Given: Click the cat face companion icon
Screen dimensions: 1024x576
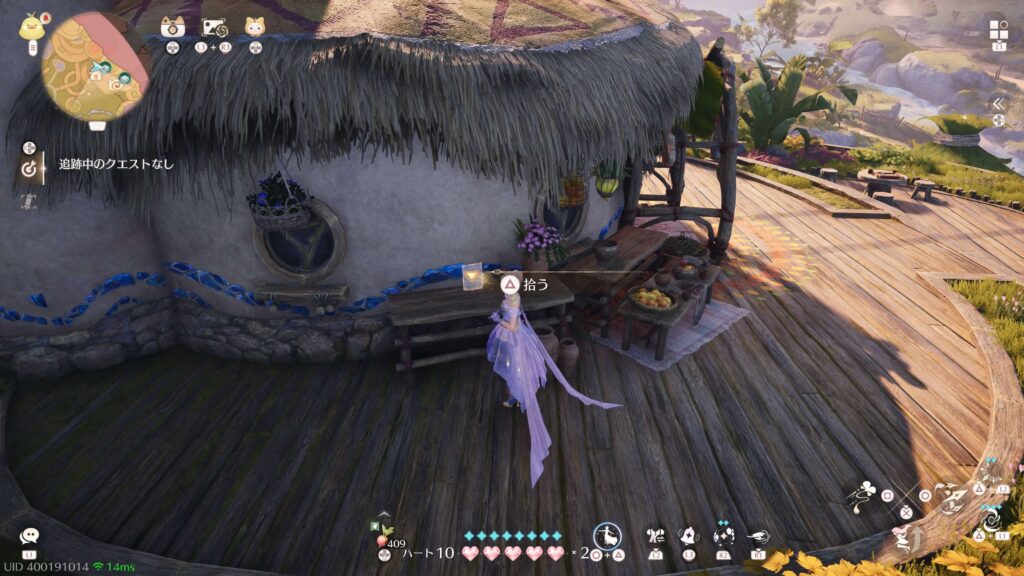Looking at the screenshot, I should pyautogui.click(x=256, y=27).
